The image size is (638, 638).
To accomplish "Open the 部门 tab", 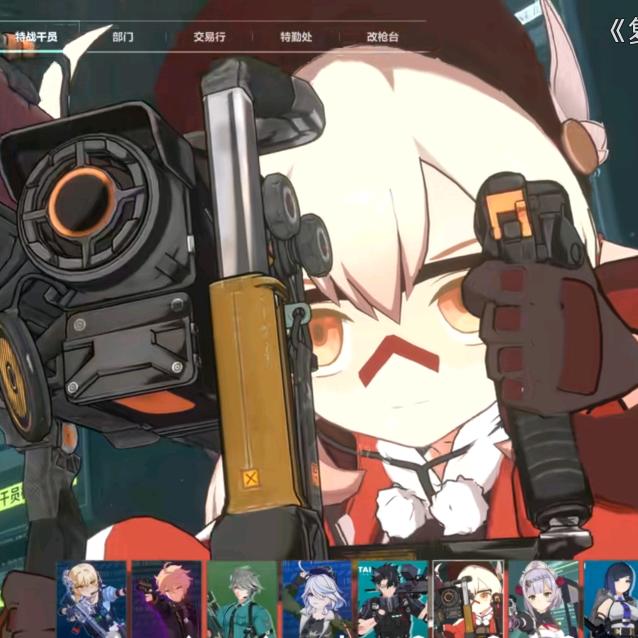I will [x=123, y=37].
